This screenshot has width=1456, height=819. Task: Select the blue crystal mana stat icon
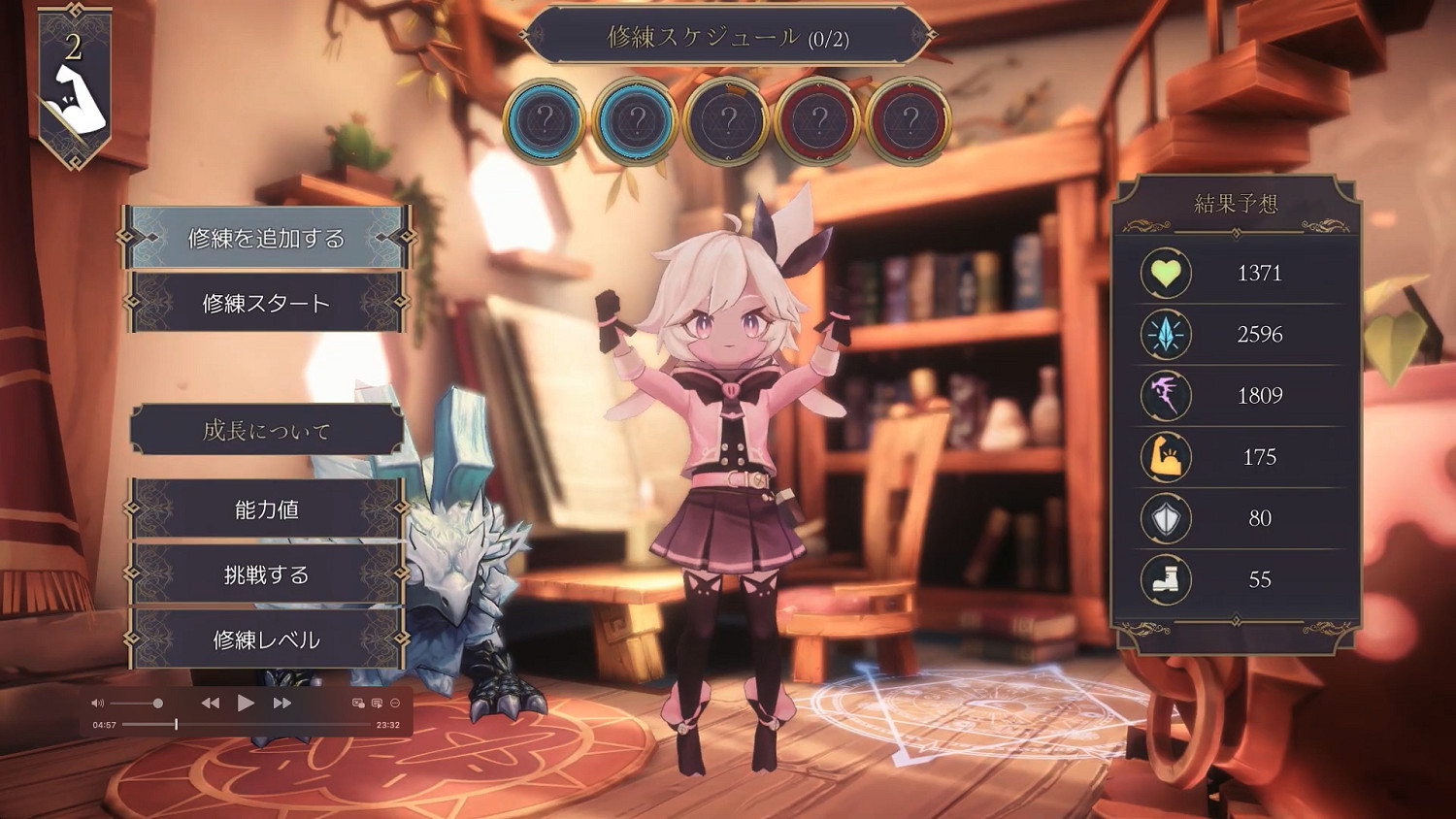[1164, 334]
